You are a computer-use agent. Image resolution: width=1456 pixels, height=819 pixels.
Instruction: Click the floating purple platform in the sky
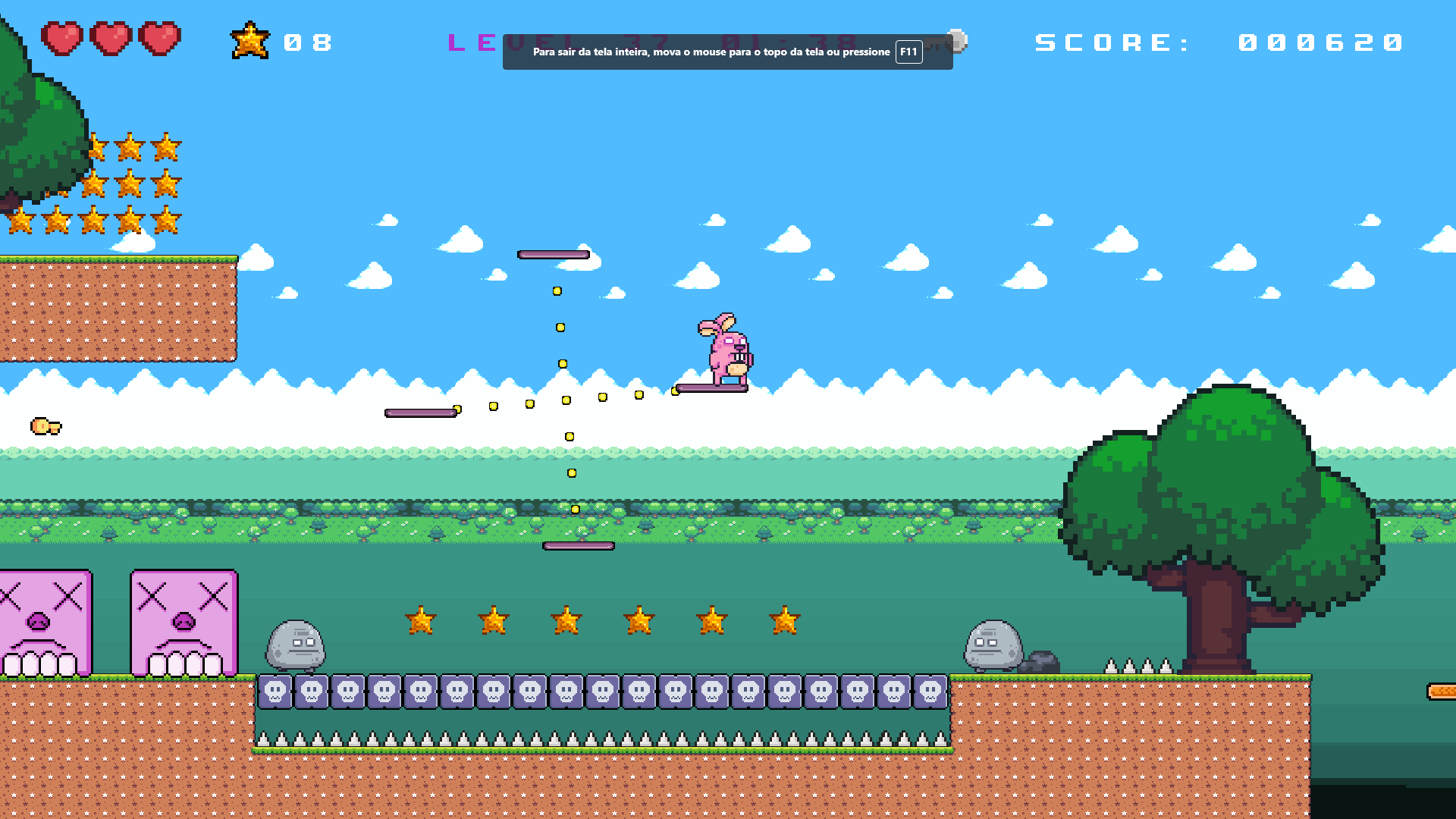point(552,253)
